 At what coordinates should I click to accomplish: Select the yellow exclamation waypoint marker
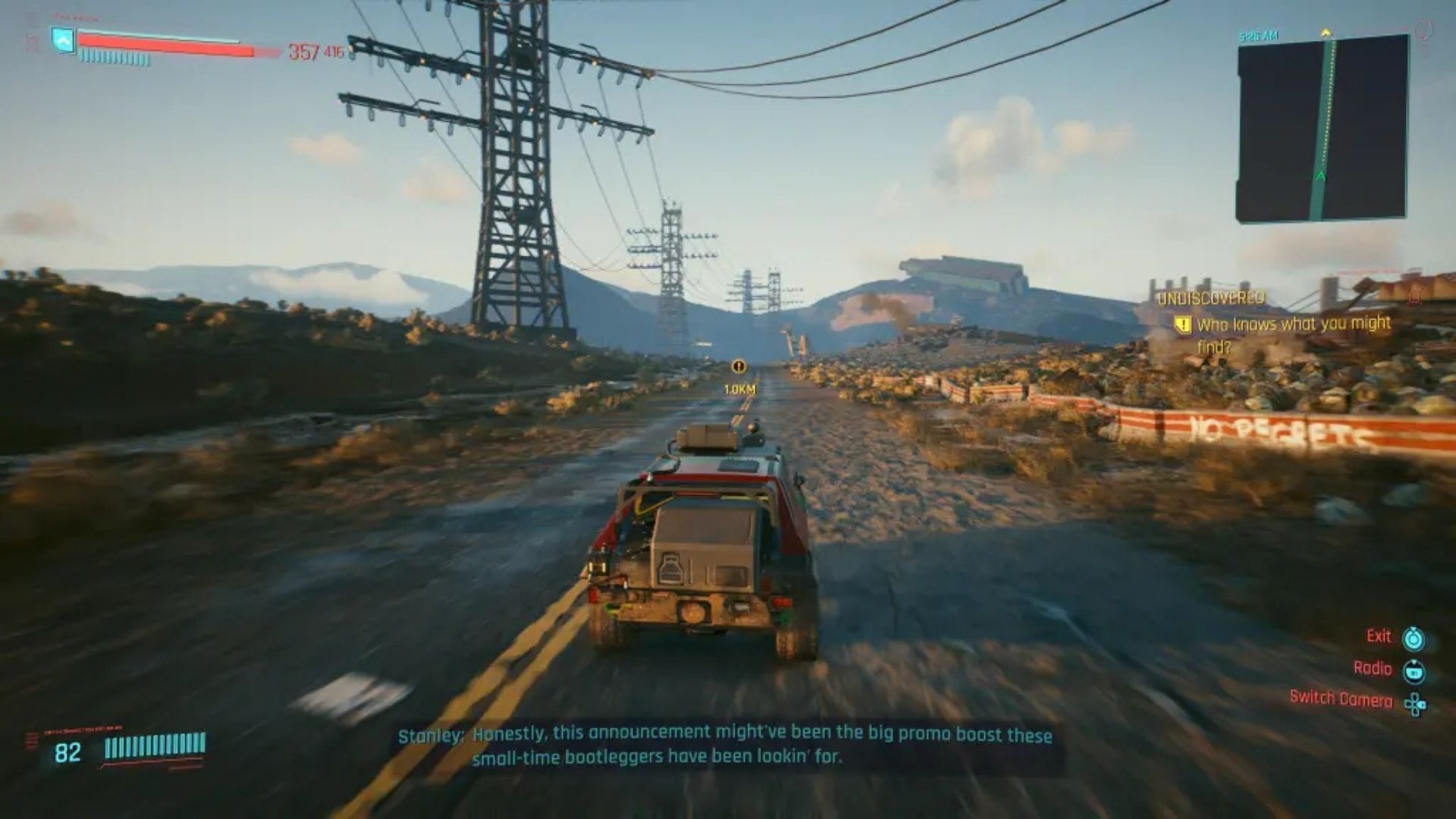pos(739,367)
